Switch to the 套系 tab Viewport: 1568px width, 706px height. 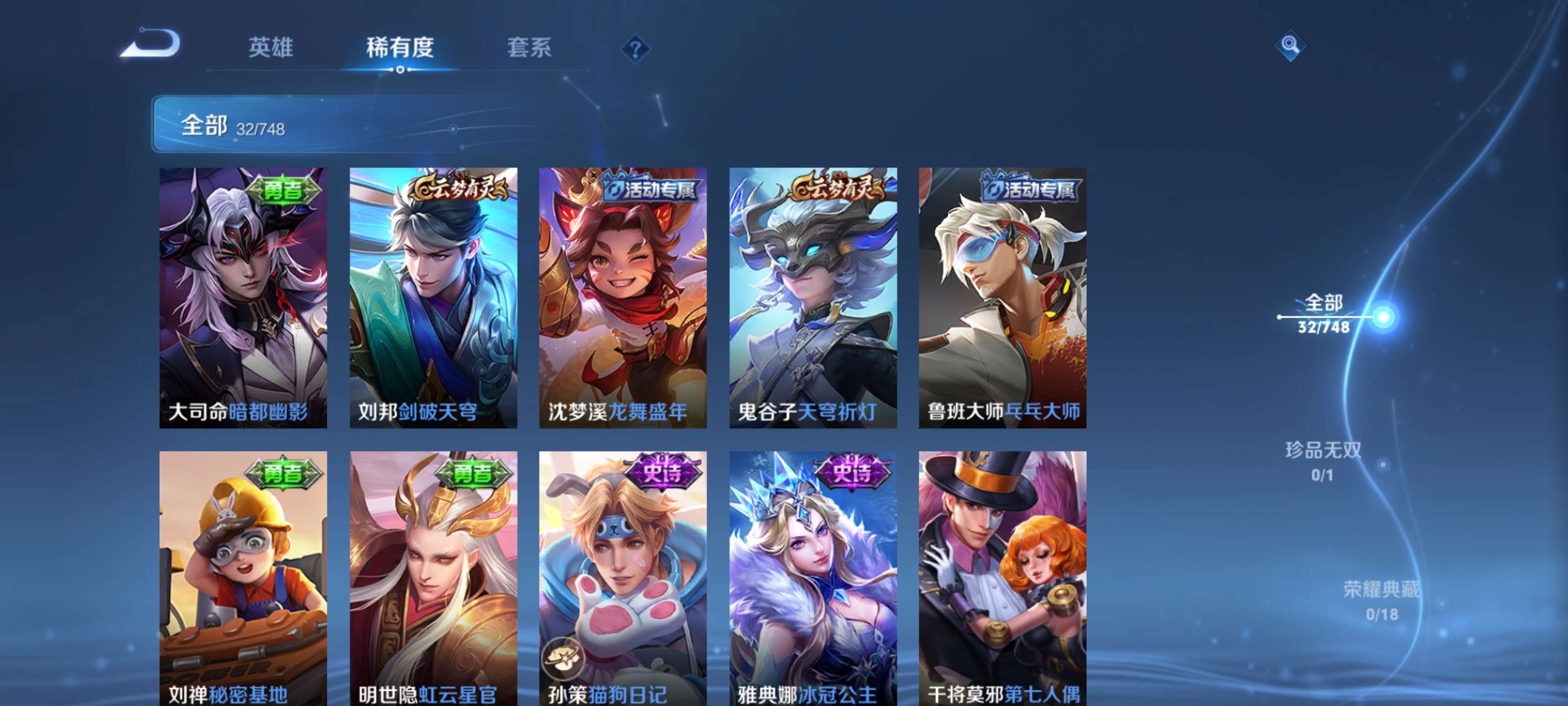[529, 49]
